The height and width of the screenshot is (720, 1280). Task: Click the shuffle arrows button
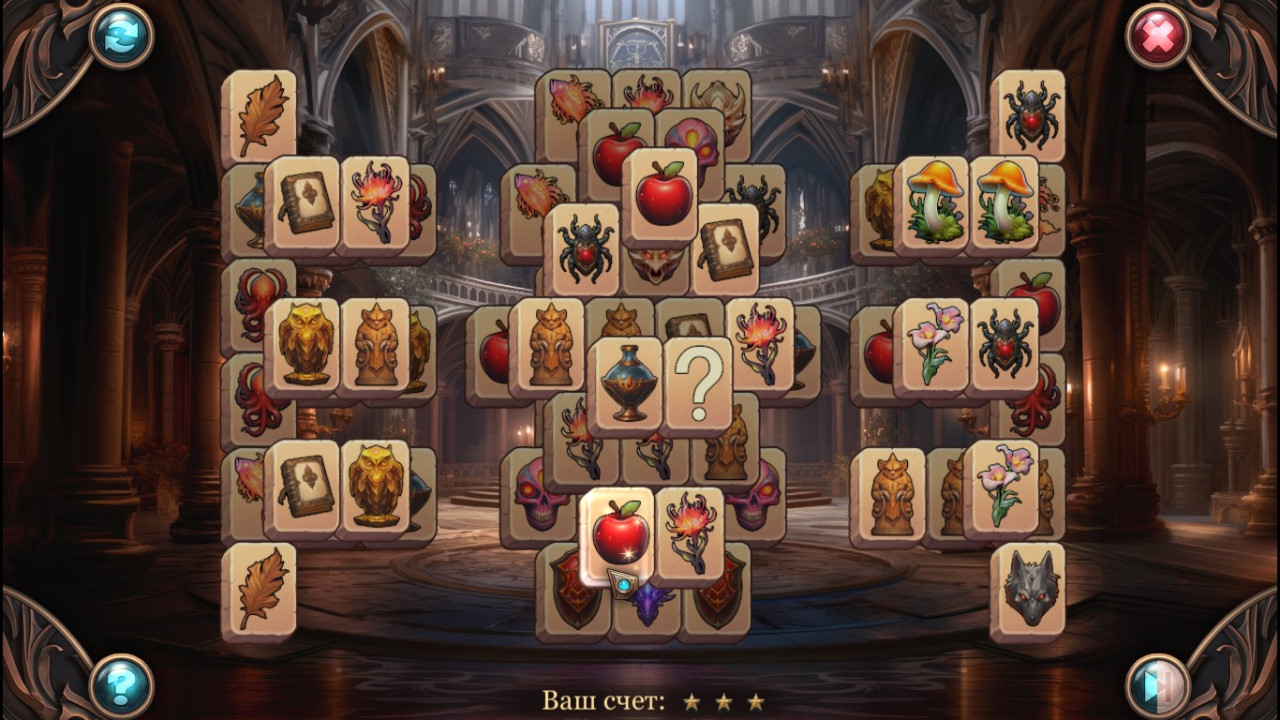(121, 36)
